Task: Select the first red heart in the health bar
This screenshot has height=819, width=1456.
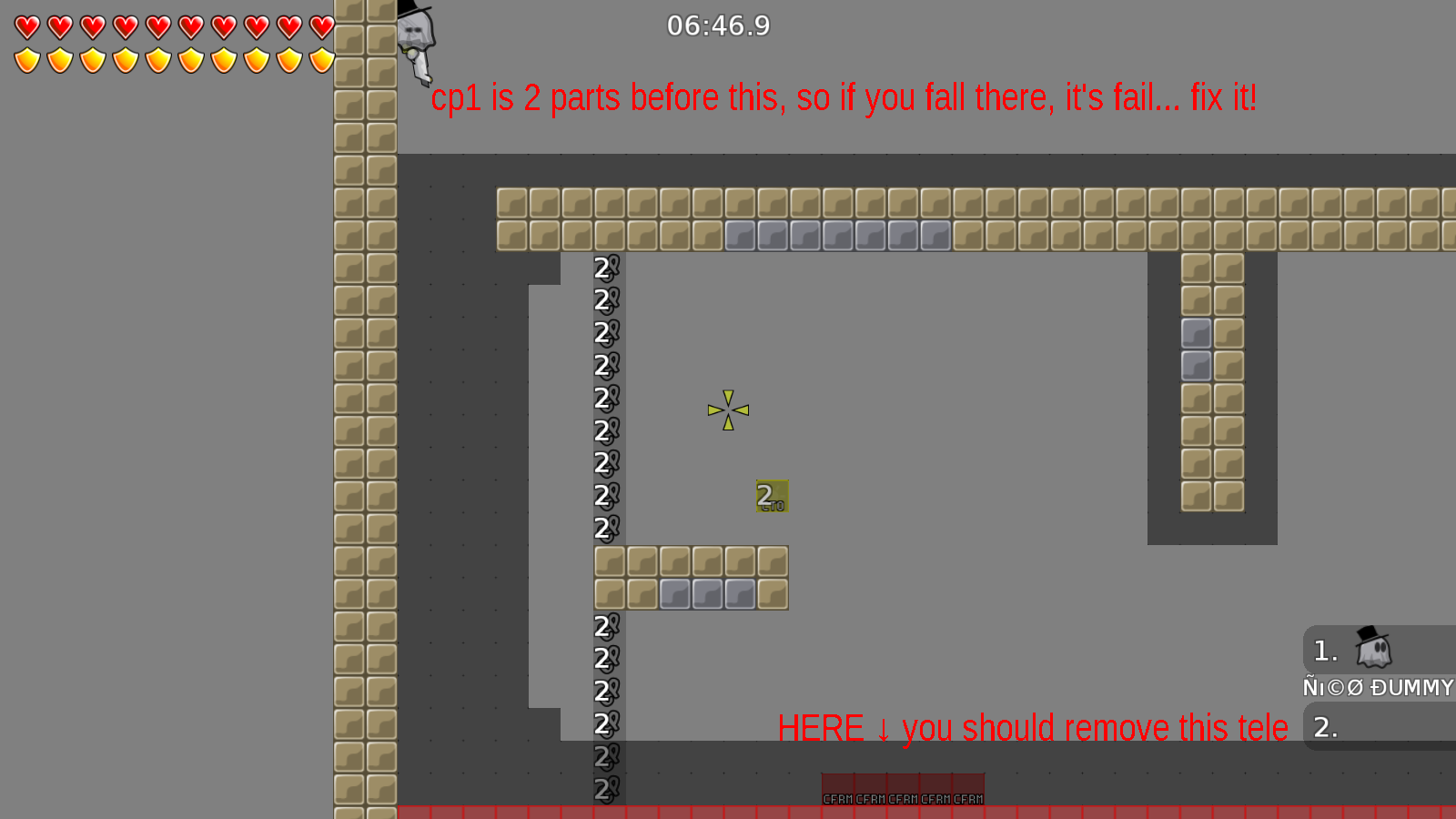Action: [25, 27]
